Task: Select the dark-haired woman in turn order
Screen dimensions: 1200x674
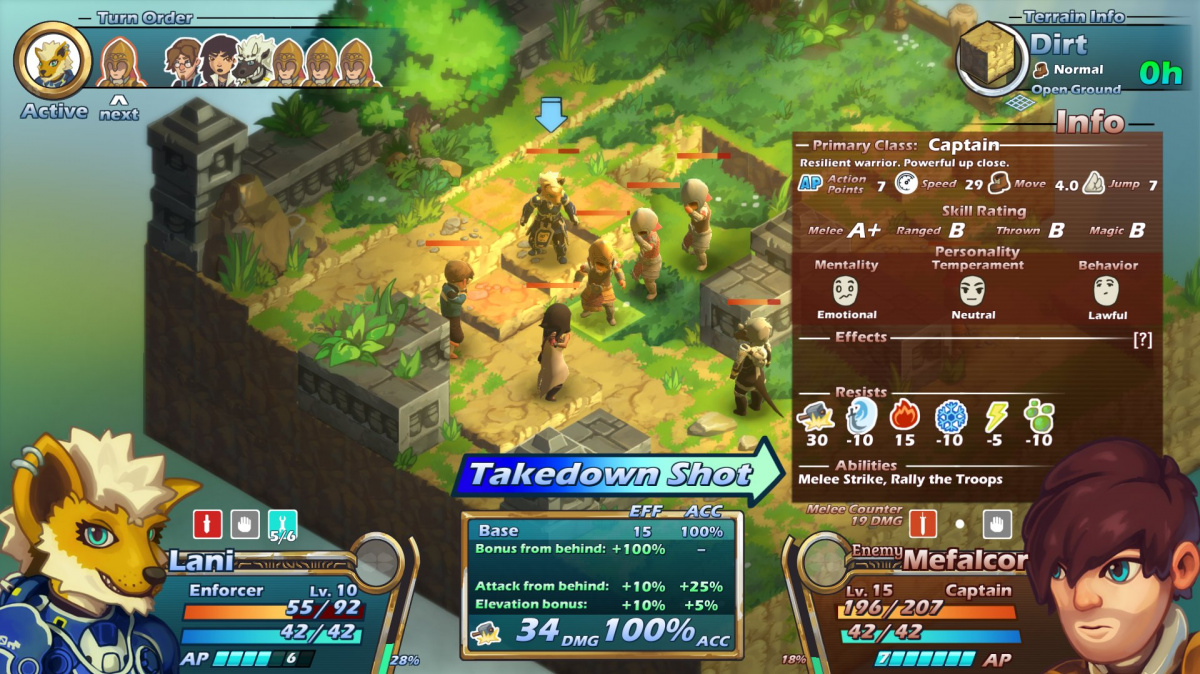Action: pos(218,63)
